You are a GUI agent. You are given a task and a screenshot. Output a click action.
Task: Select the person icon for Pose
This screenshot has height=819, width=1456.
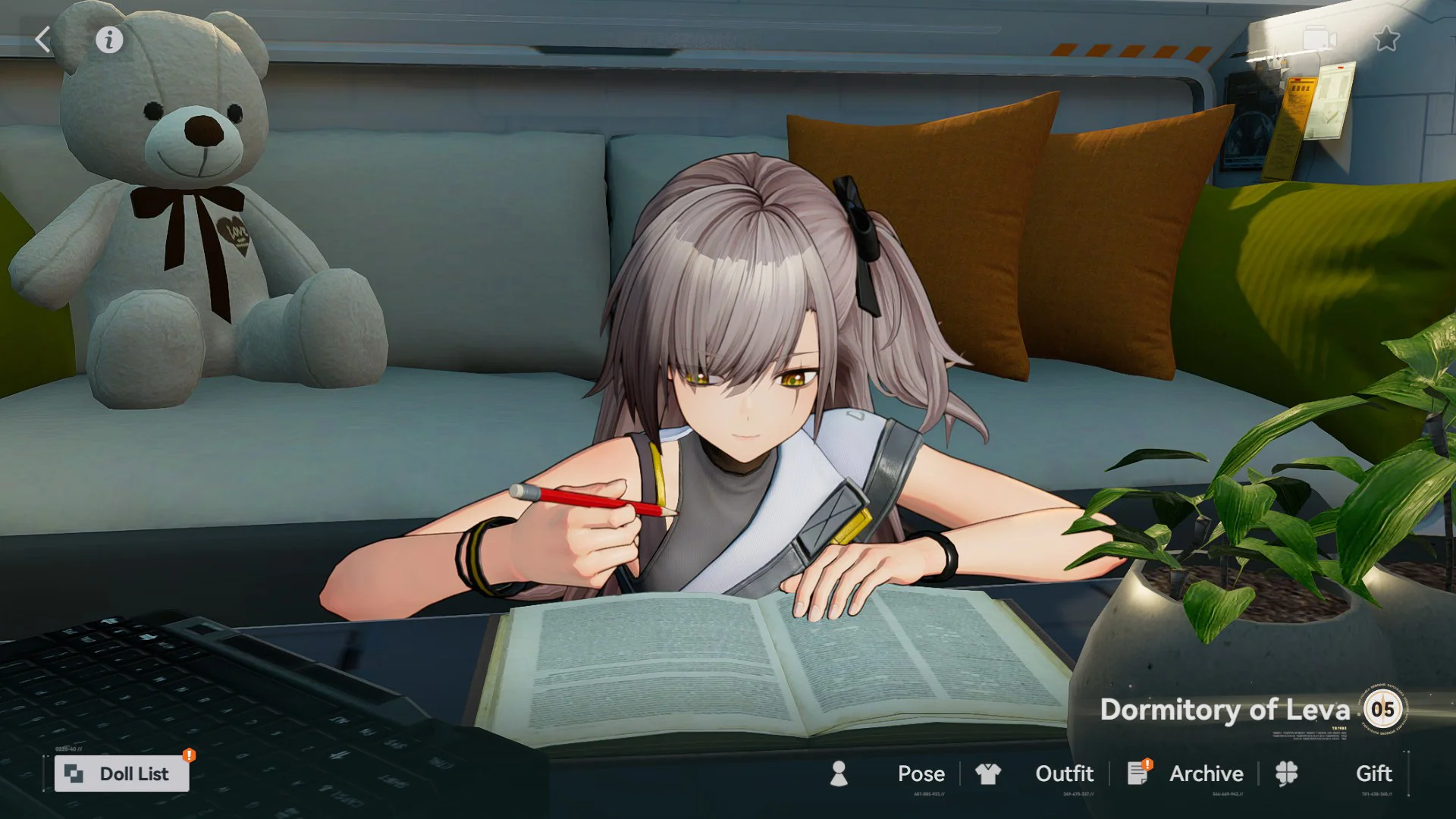(x=839, y=773)
